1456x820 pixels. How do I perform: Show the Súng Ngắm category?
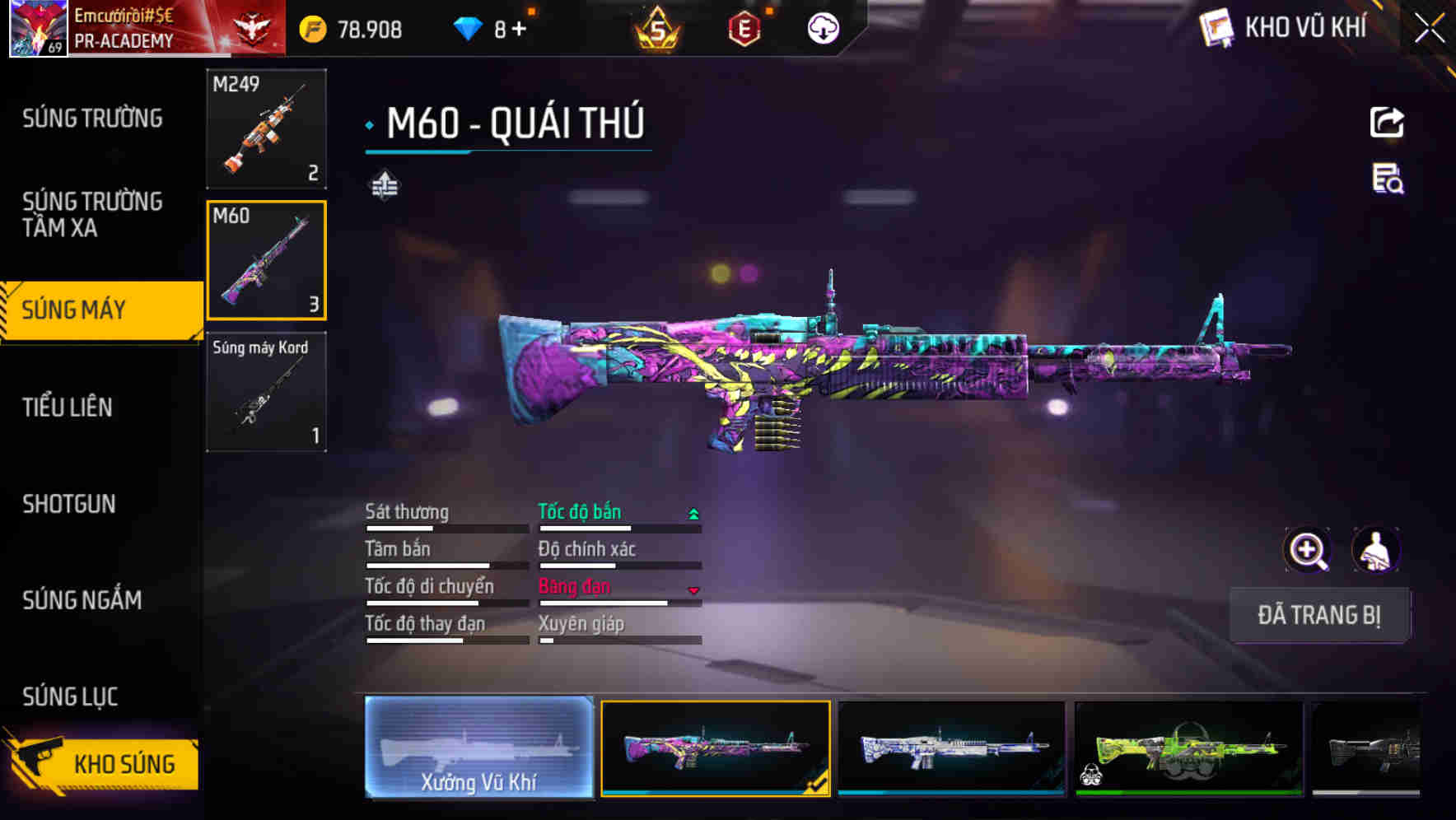[82, 600]
